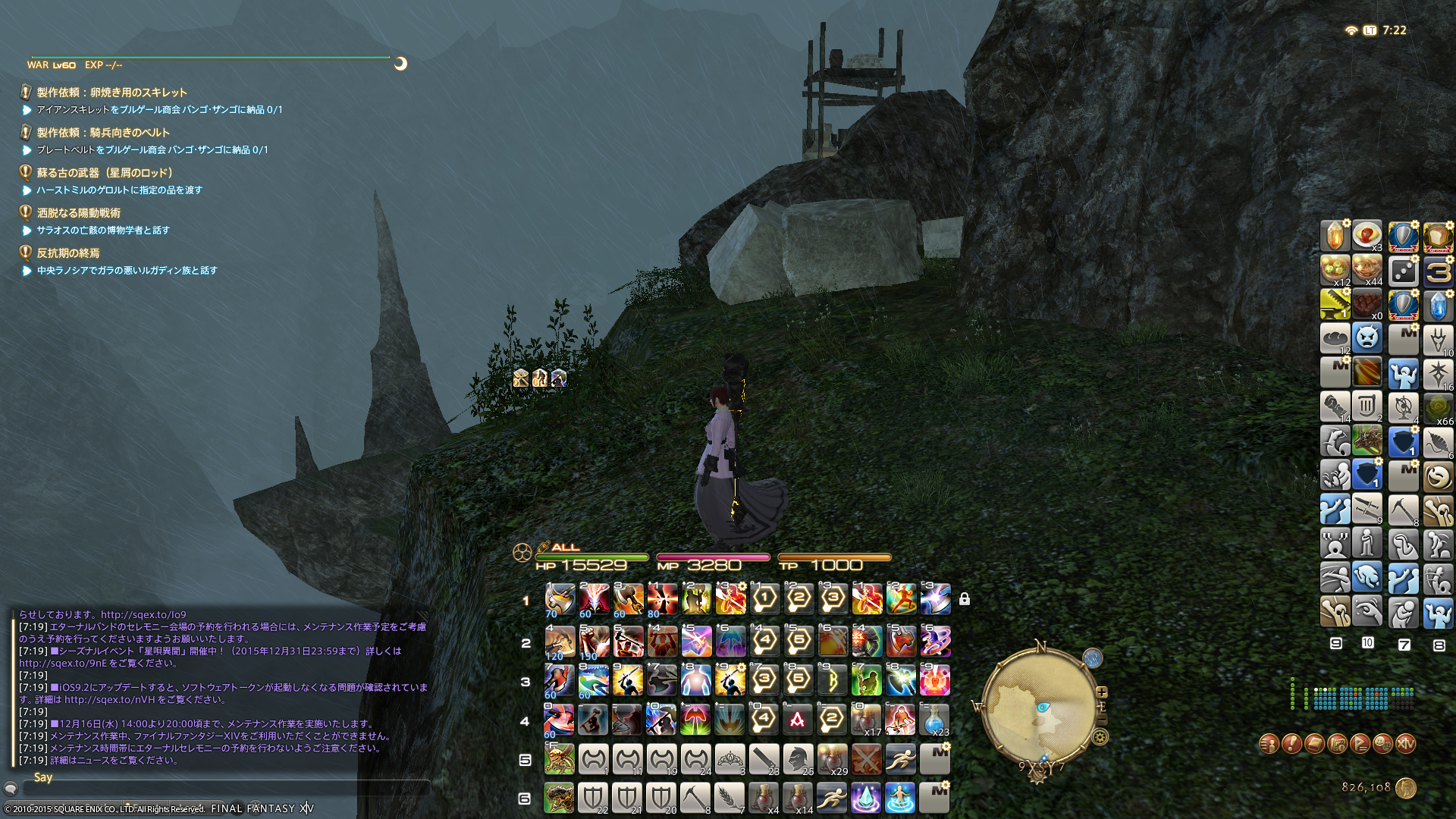Click the gold gil coin icon
This screenshot has width=1456, height=819.
click(1406, 788)
